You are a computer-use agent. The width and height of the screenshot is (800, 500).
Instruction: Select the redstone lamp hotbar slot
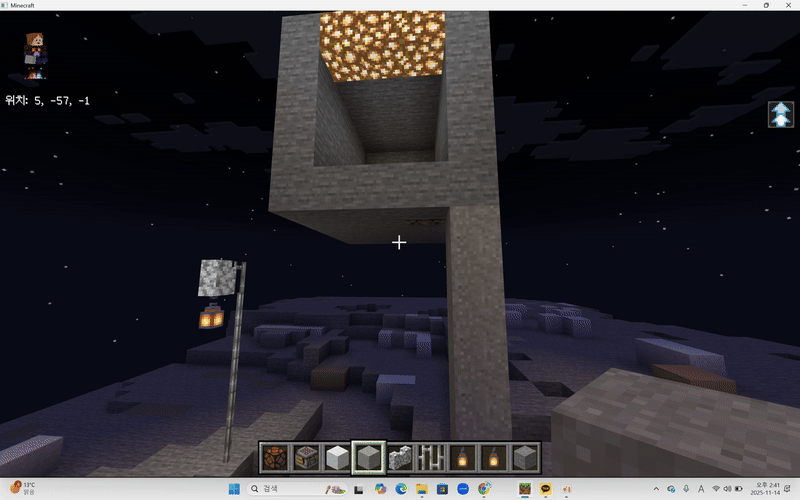[x=276, y=457]
